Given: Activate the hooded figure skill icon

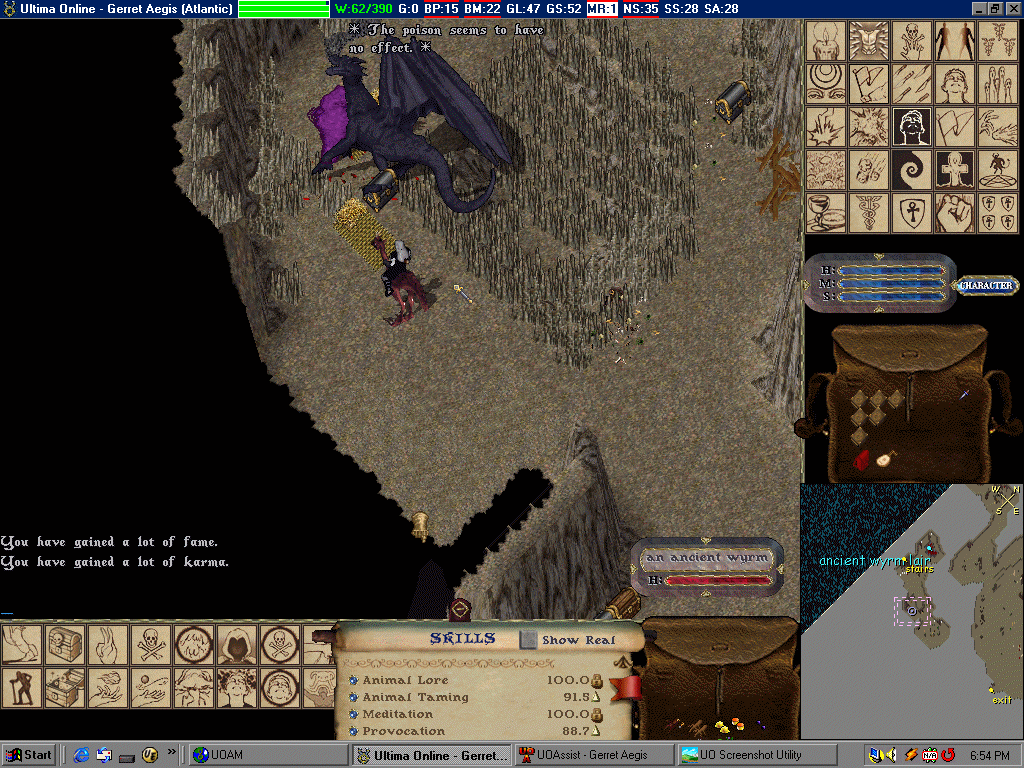Looking at the screenshot, I should pyautogui.click(x=237, y=645).
